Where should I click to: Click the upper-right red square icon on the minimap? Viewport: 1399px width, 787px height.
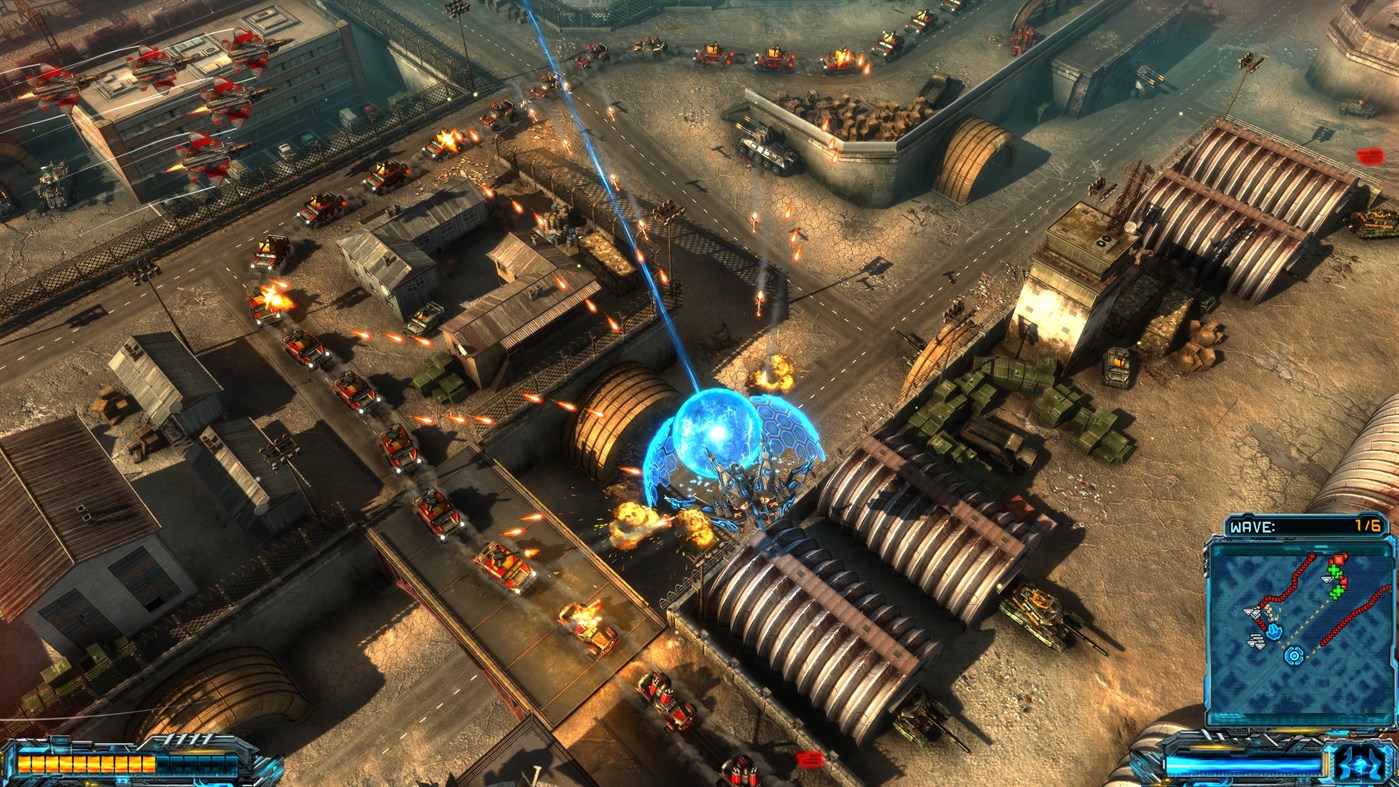tap(1337, 559)
